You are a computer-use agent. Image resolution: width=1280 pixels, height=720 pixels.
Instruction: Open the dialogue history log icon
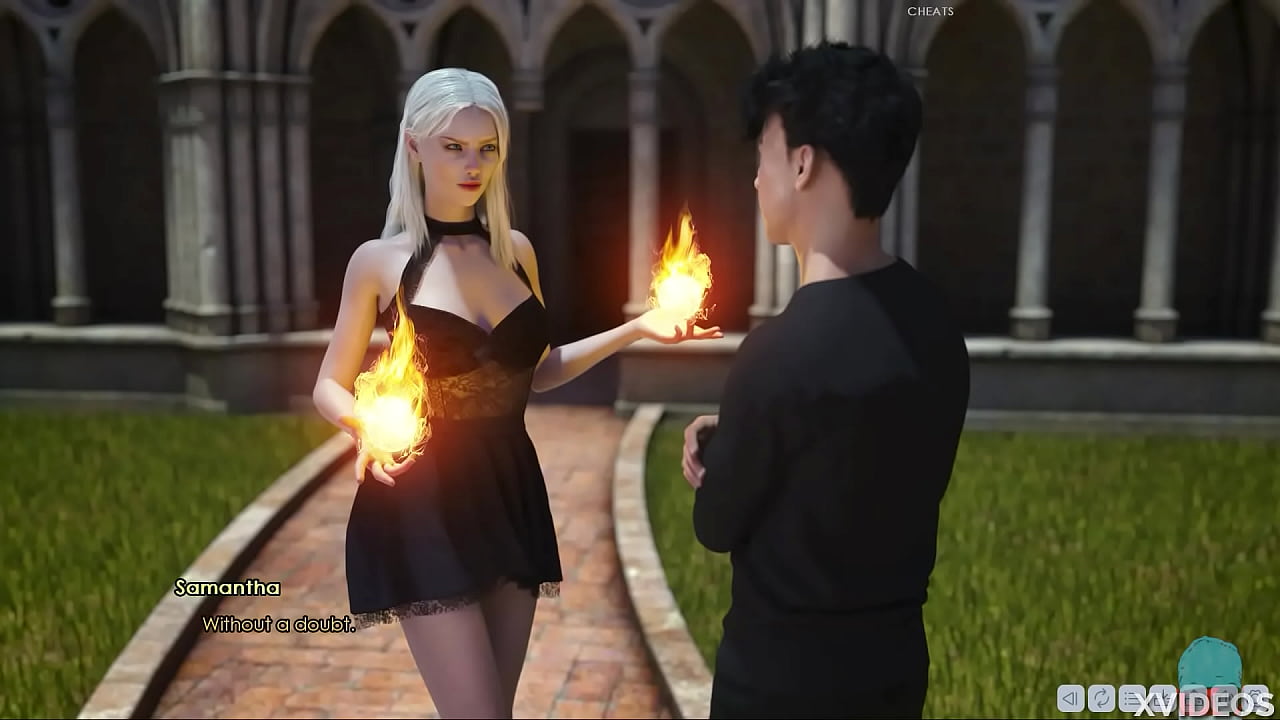tap(1132, 697)
